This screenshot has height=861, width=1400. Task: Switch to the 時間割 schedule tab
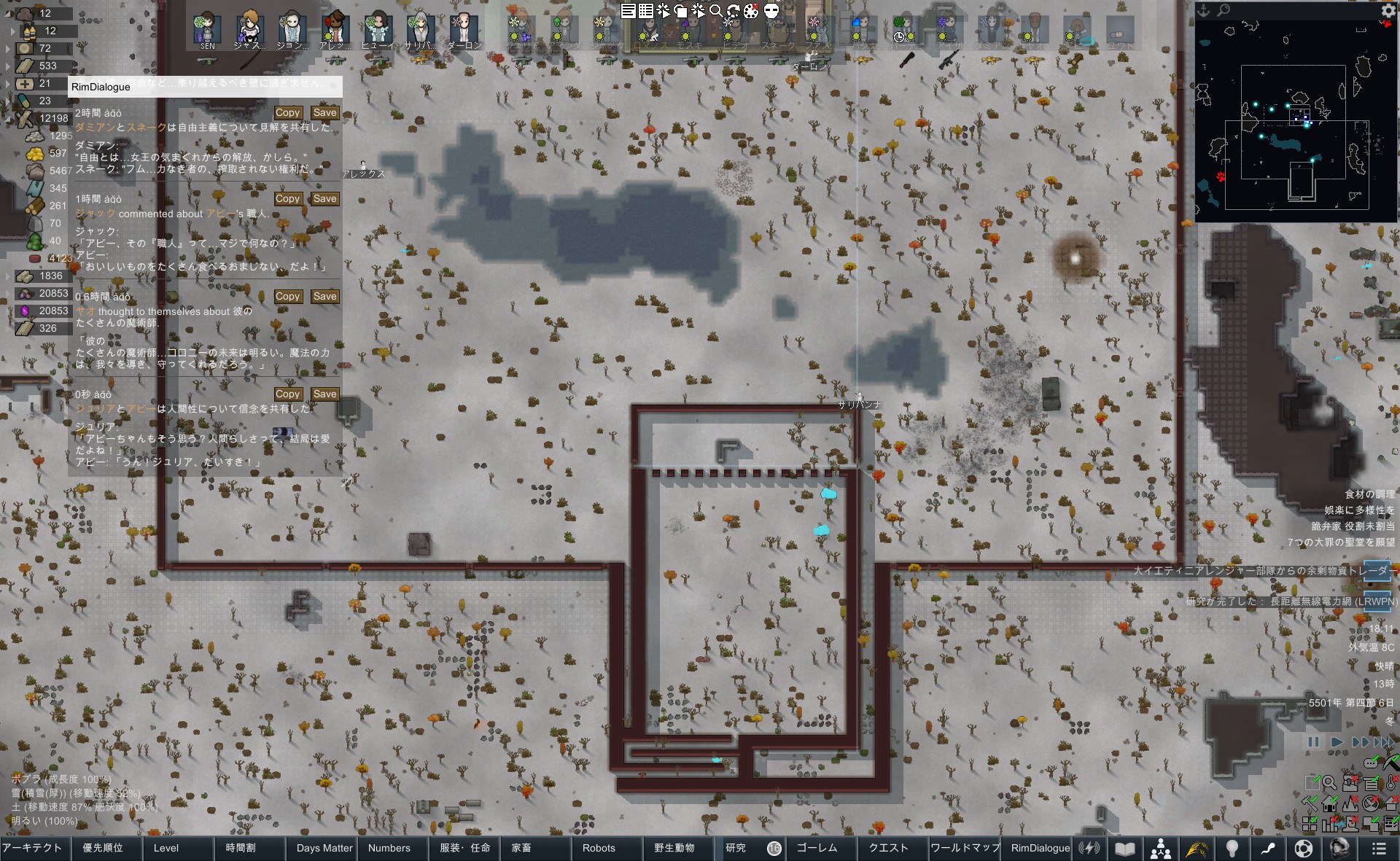click(x=241, y=848)
